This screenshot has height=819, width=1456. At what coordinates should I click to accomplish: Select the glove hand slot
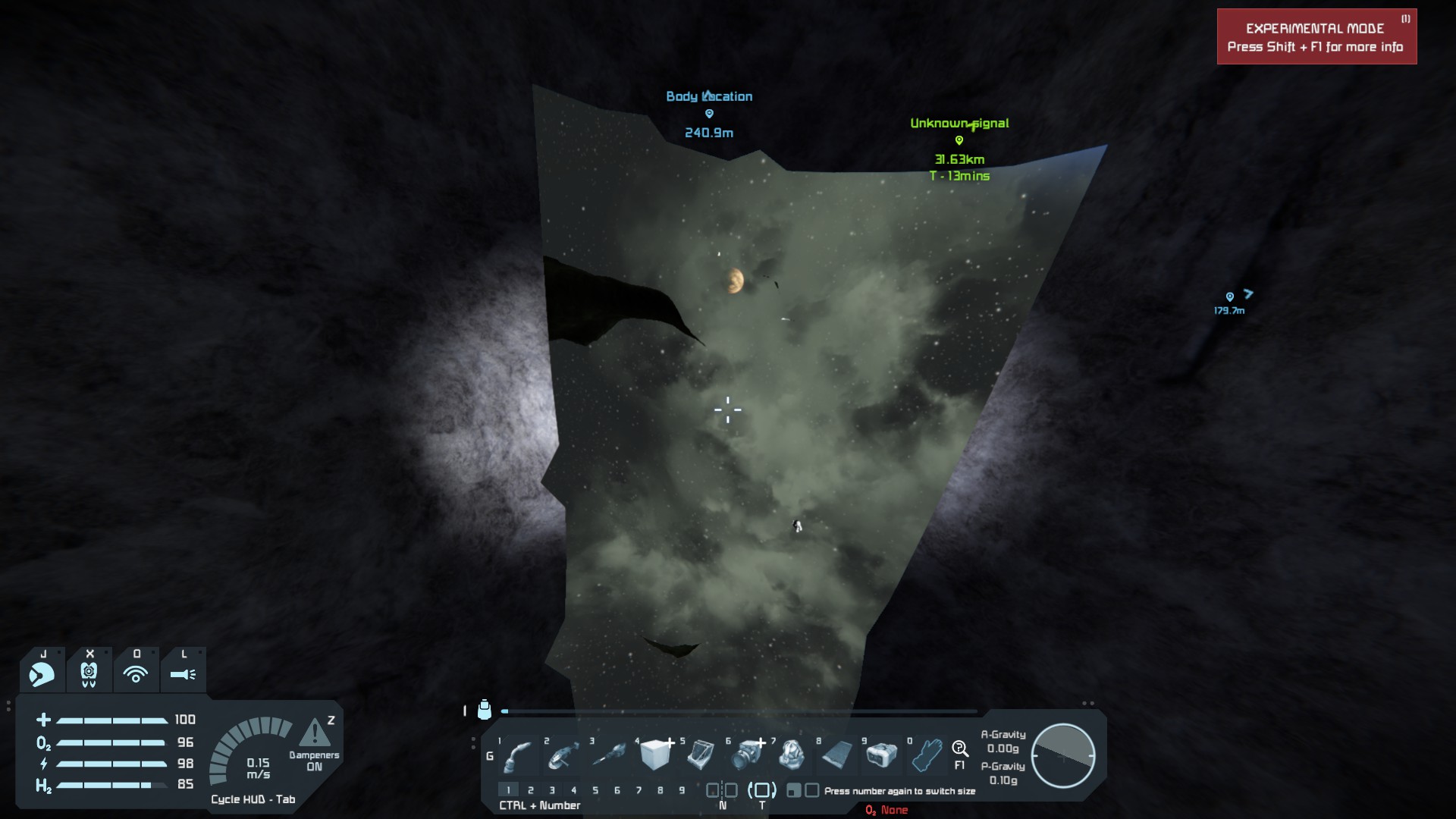(x=927, y=755)
